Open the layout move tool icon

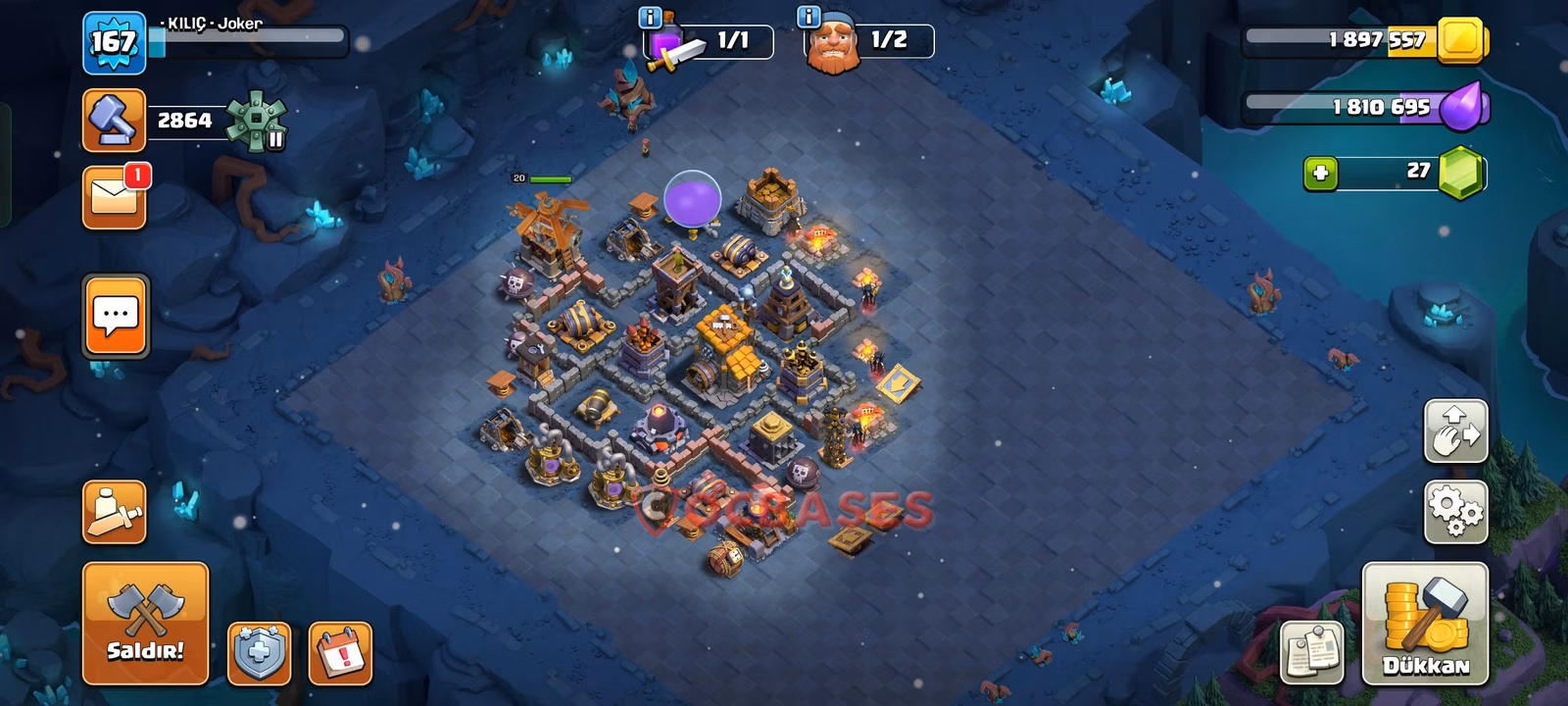(1456, 431)
